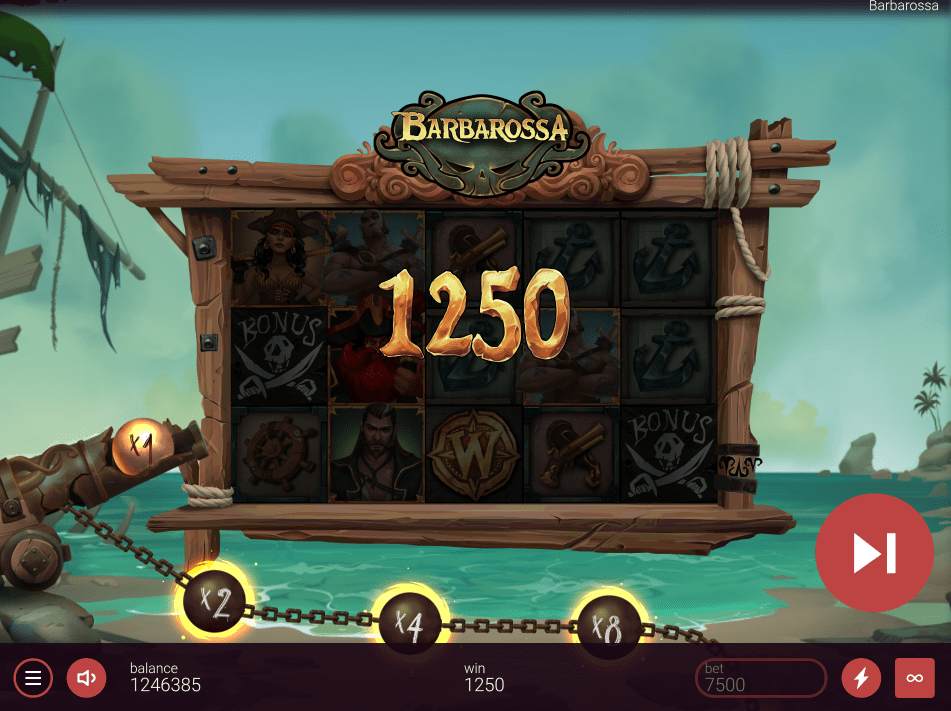The width and height of the screenshot is (951, 711).
Task: Hit the big red skip spin button
Action: coord(874,553)
